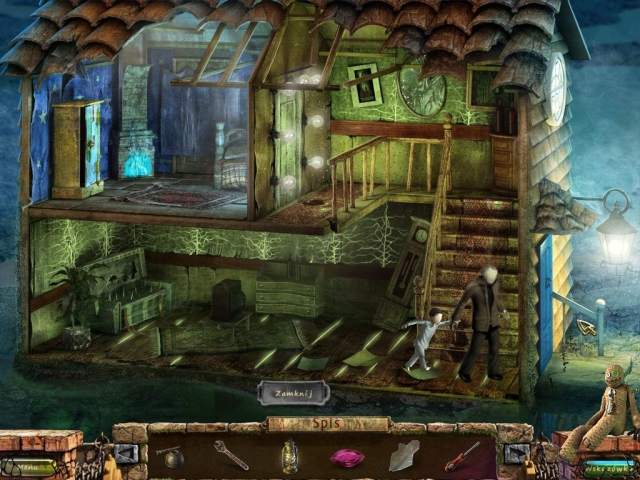This screenshot has height=480, width=640.
Task: Select the grey arrowhead stone item
Action: point(404,457)
